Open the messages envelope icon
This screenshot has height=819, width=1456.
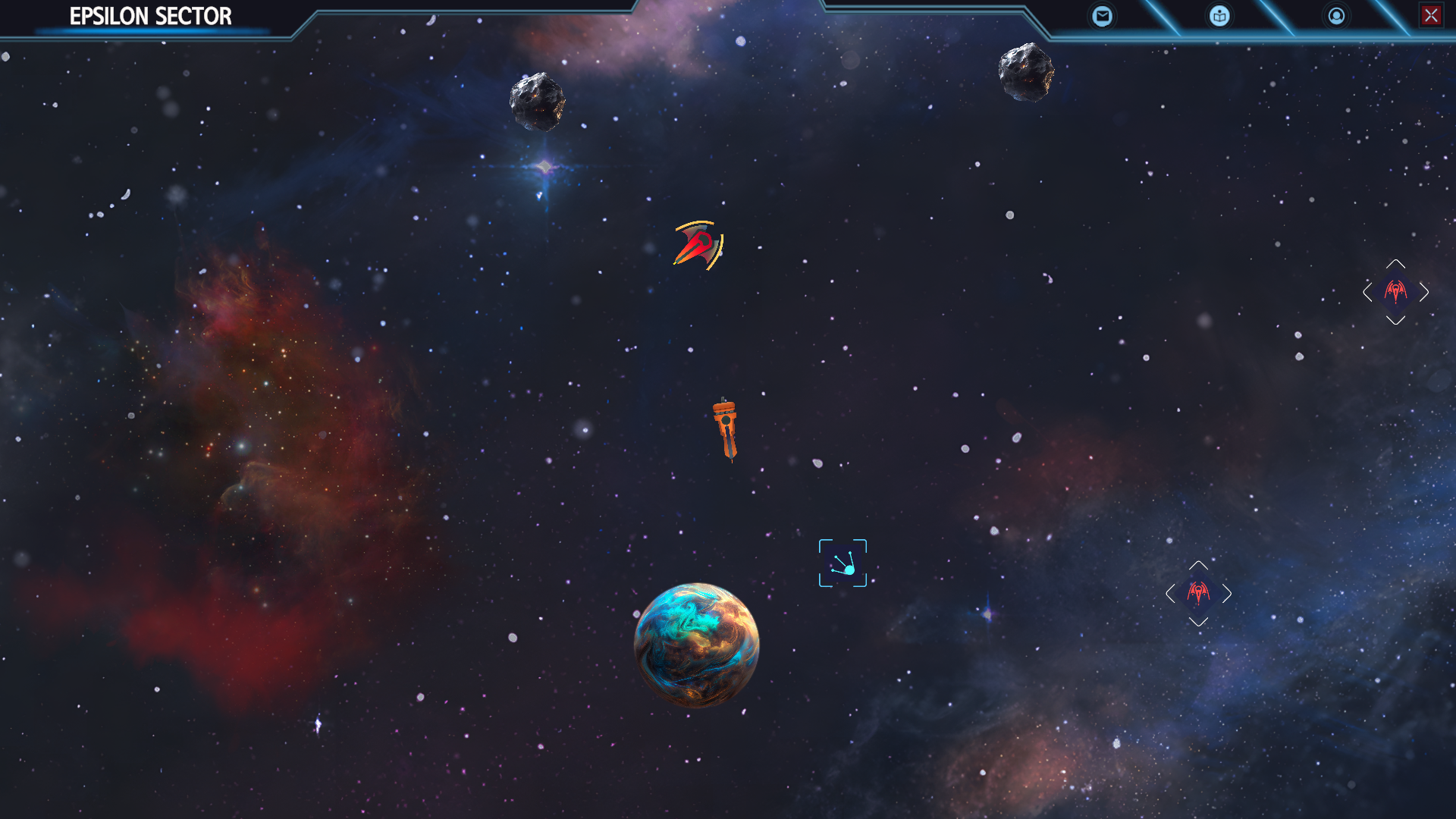[1103, 15]
